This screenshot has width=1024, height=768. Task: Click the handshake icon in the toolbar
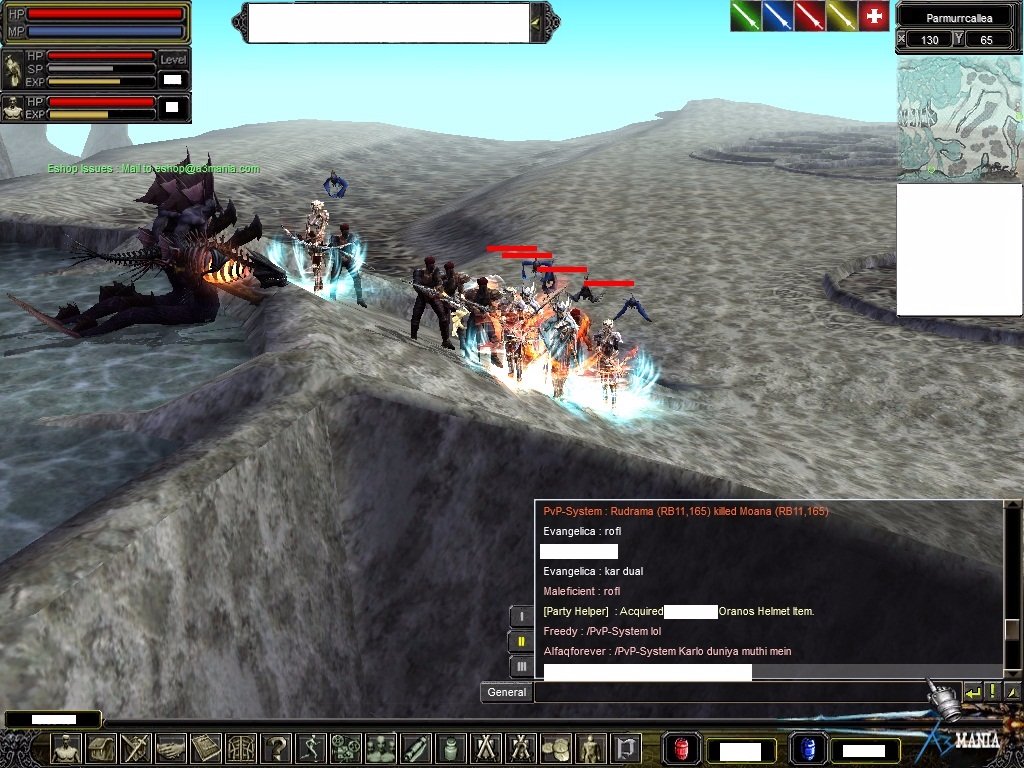pyautogui.click(x=171, y=749)
